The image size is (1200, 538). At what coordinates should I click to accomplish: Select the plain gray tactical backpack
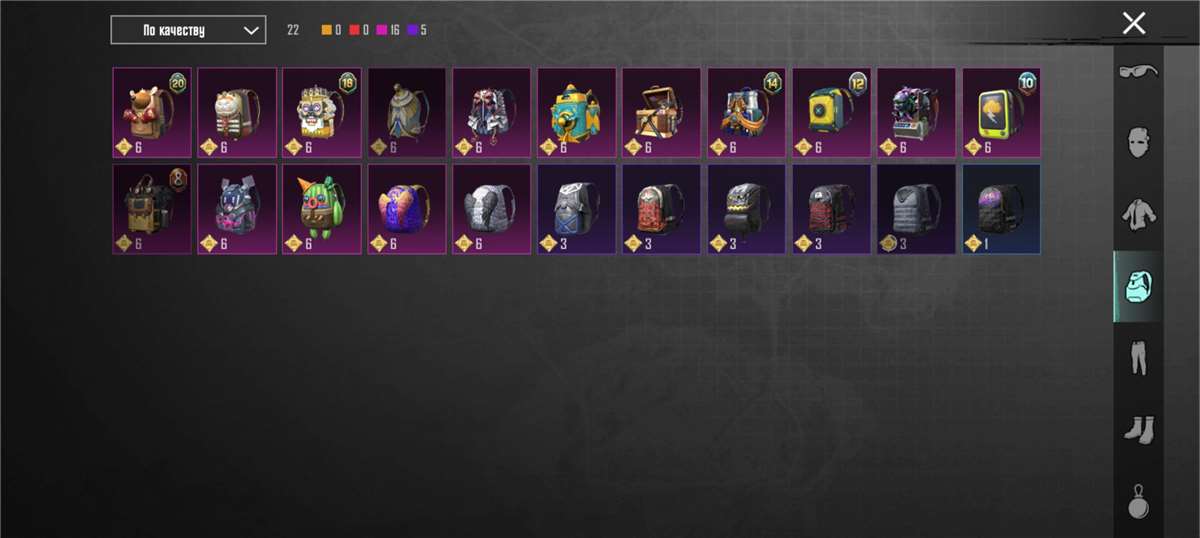(x=916, y=209)
